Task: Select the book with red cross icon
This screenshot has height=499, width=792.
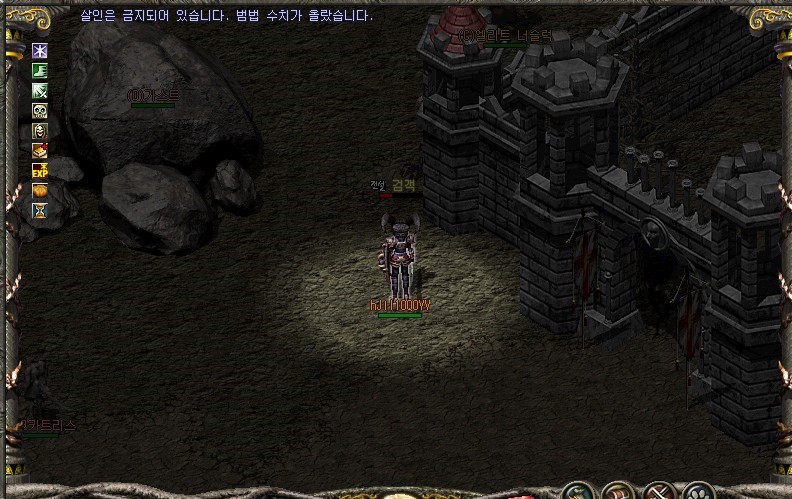Action: click(x=40, y=150)
